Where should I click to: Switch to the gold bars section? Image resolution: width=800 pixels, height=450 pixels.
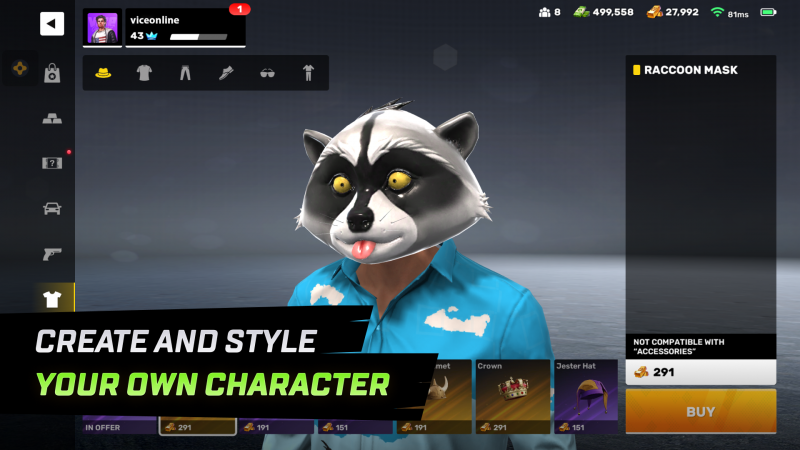[52, 118]
